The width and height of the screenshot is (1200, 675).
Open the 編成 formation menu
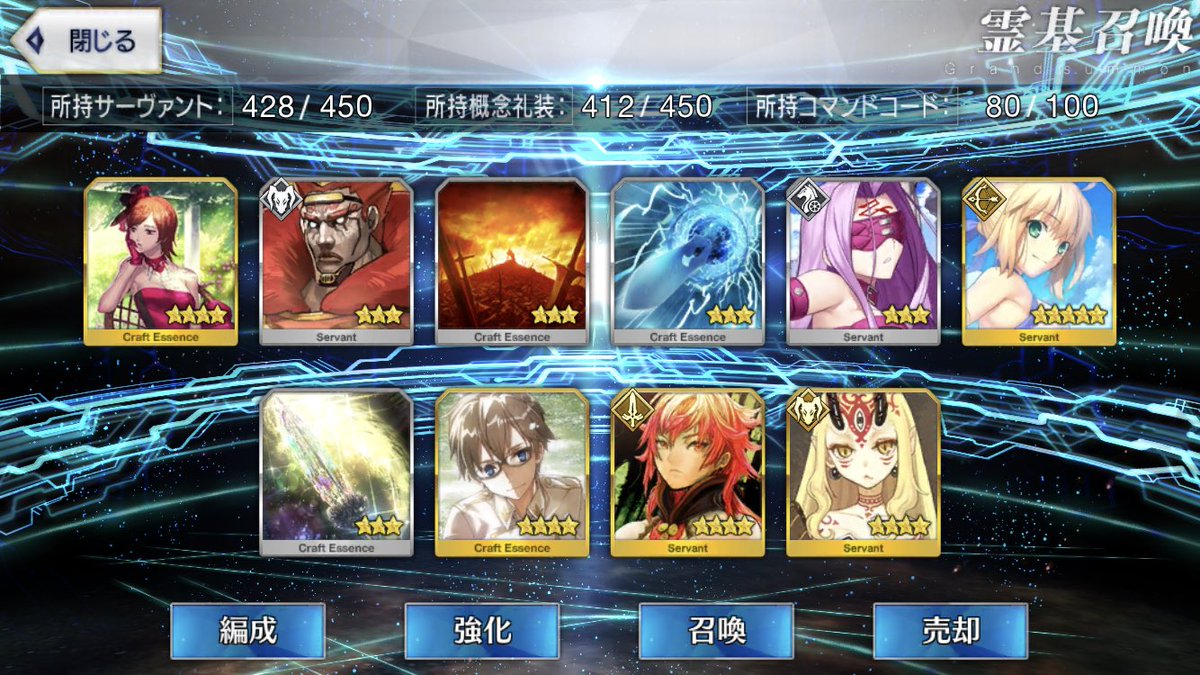(247, 630)
